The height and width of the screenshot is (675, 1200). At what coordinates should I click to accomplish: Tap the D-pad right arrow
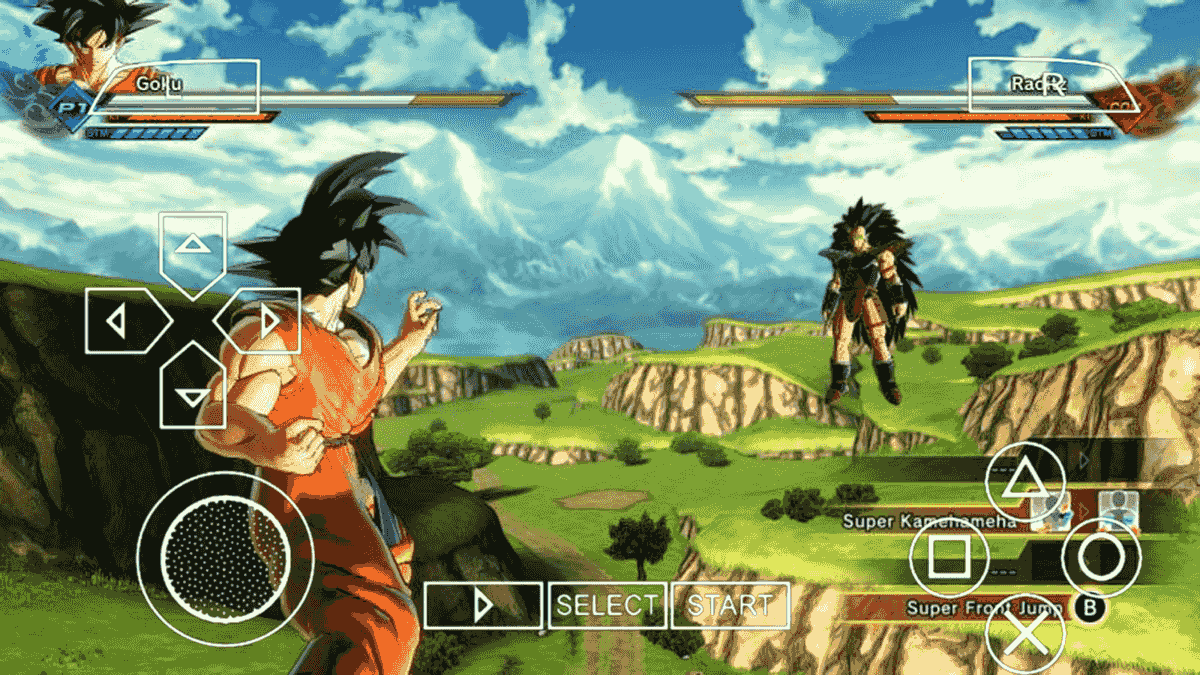click(x=262, y=321)
